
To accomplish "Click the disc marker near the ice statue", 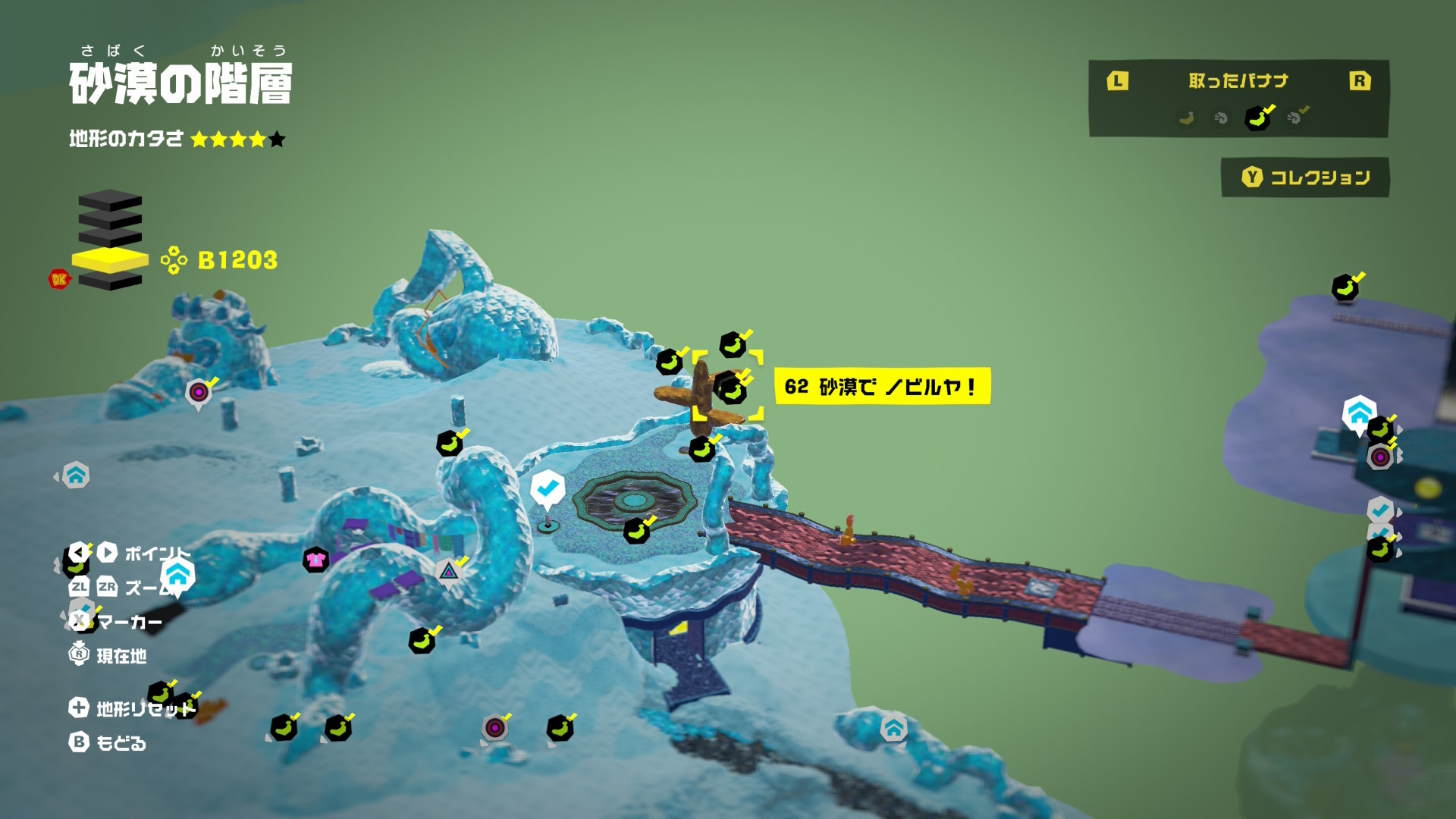I will (199, 392).
